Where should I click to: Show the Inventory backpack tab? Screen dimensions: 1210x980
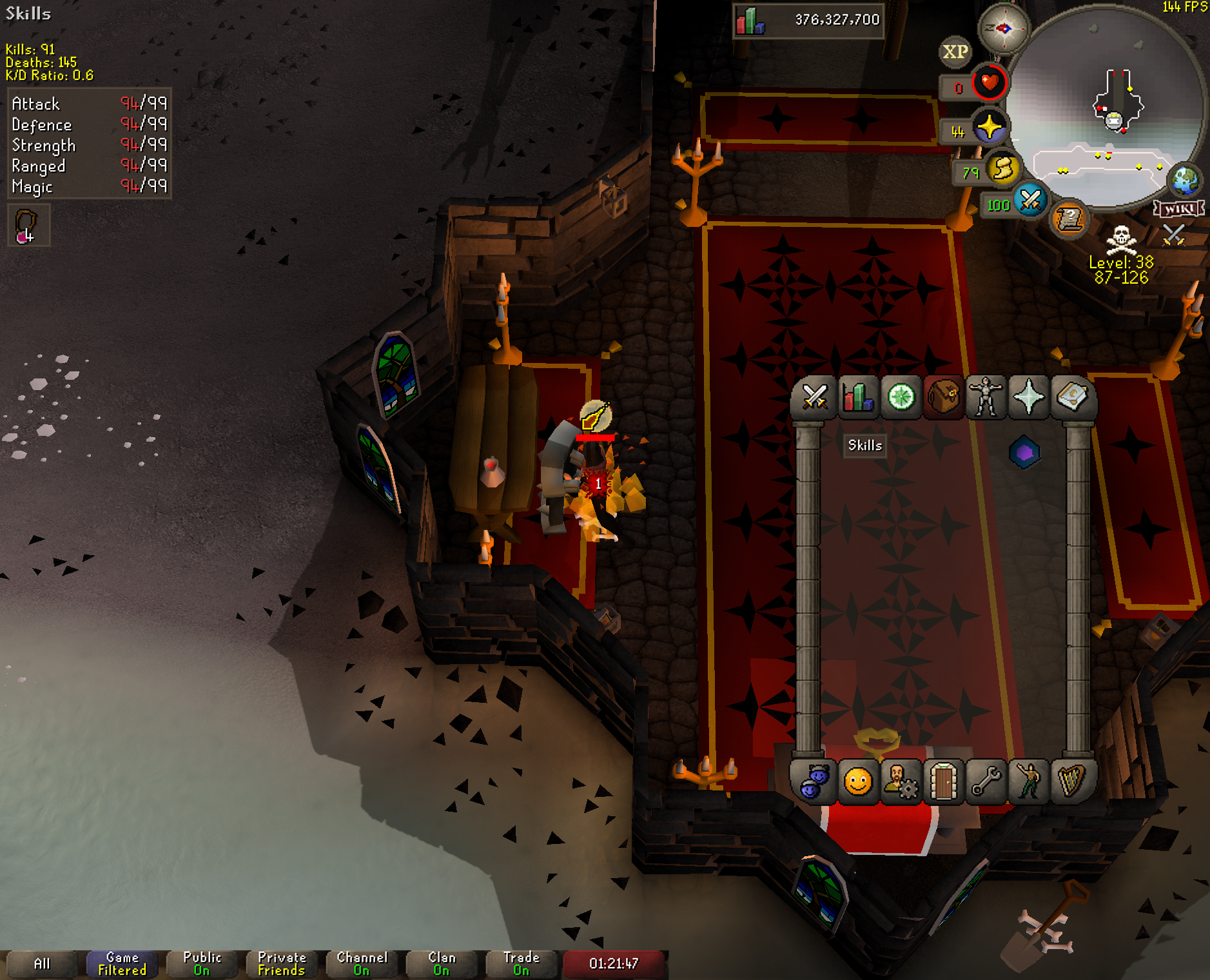pyautogui.click(x=944, y=397)
